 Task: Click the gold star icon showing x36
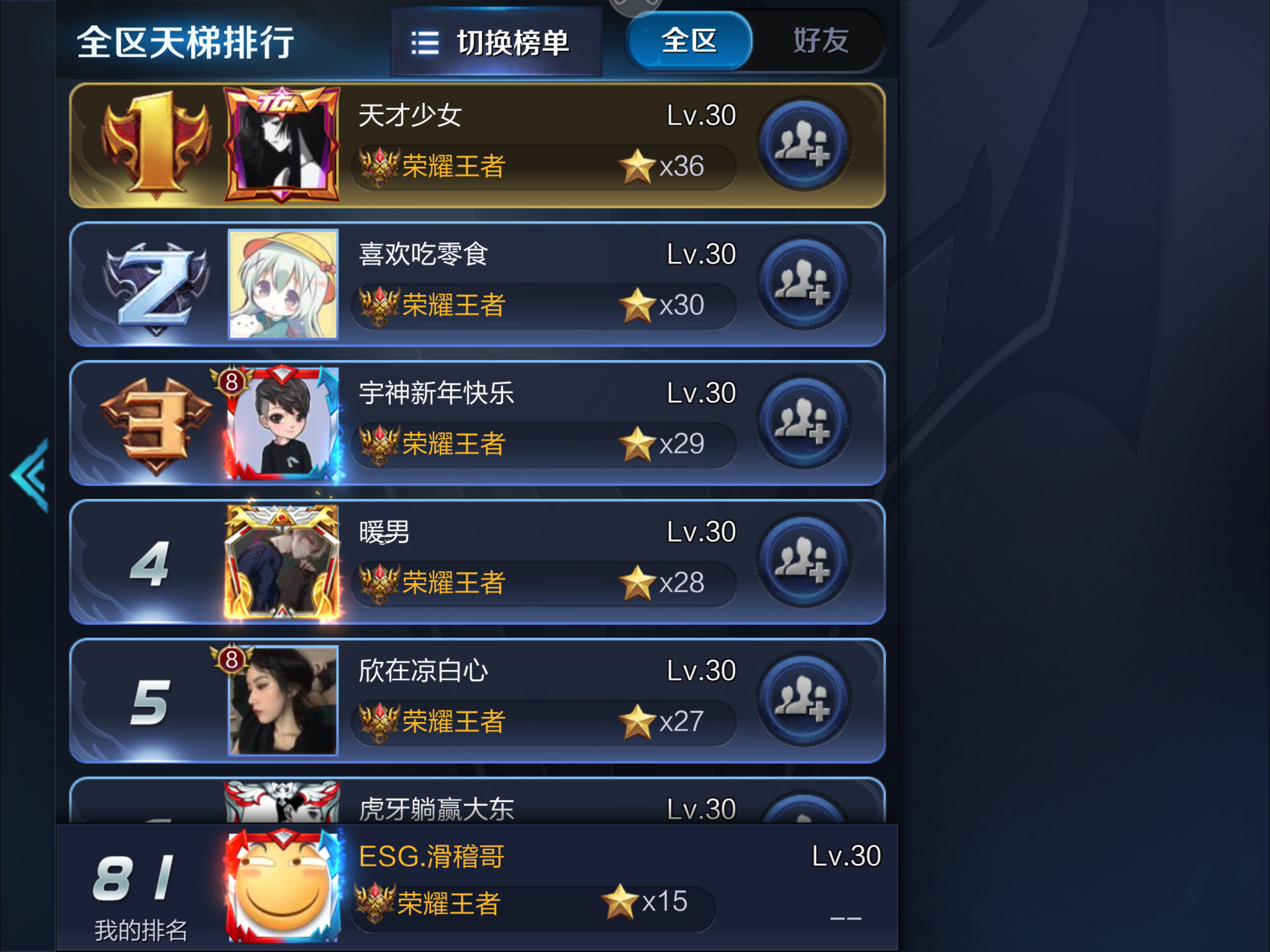point(637,166)
